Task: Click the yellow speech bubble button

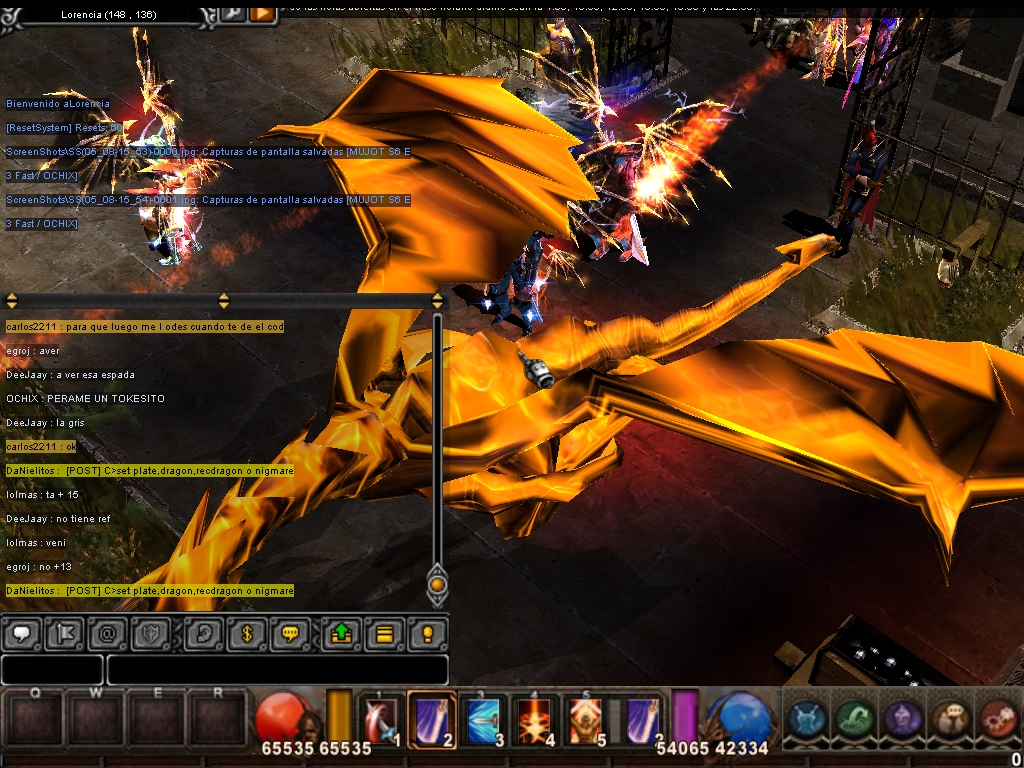Action: [289, 634]
